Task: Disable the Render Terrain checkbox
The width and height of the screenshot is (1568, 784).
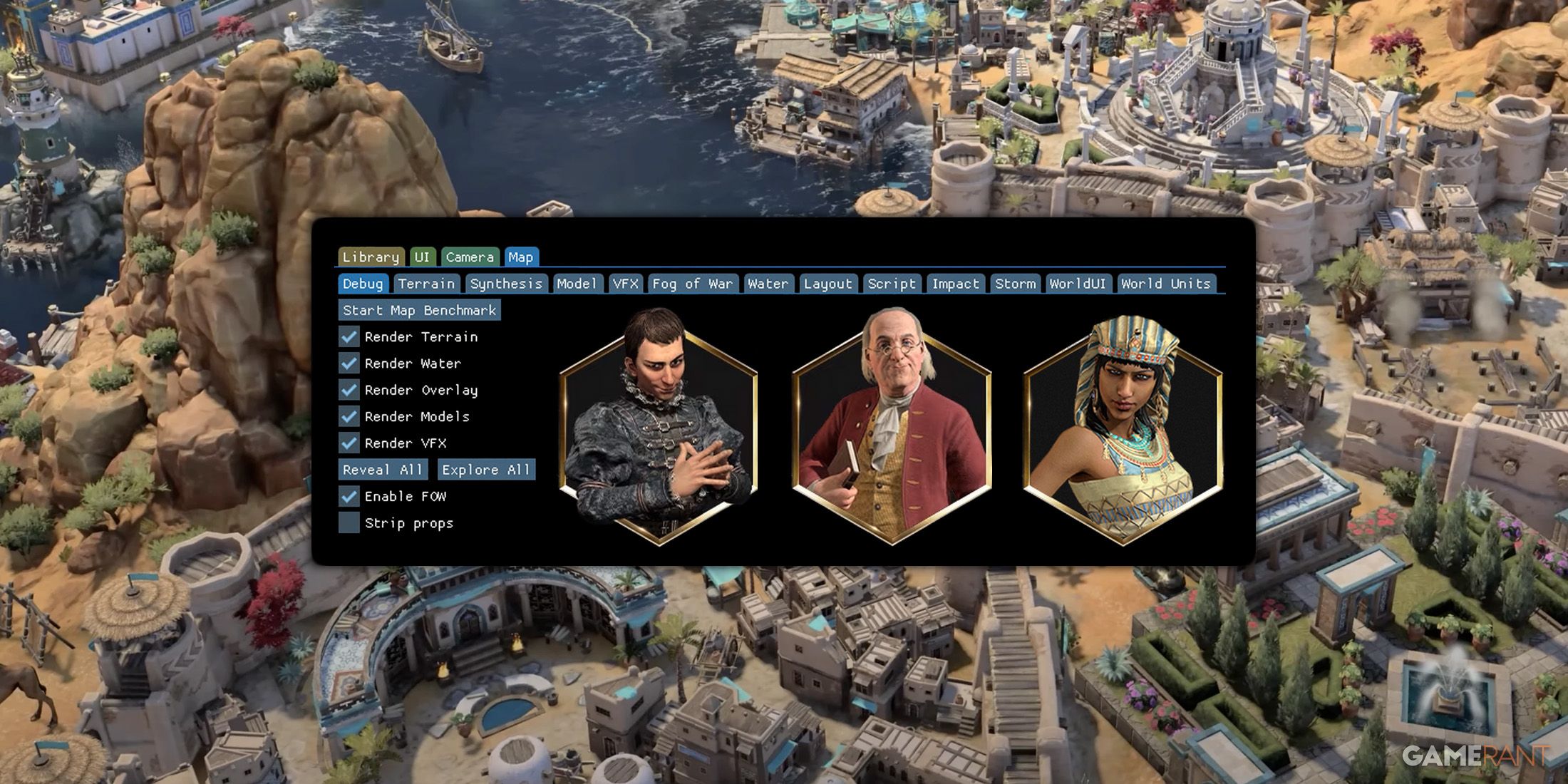Action: 349,336
